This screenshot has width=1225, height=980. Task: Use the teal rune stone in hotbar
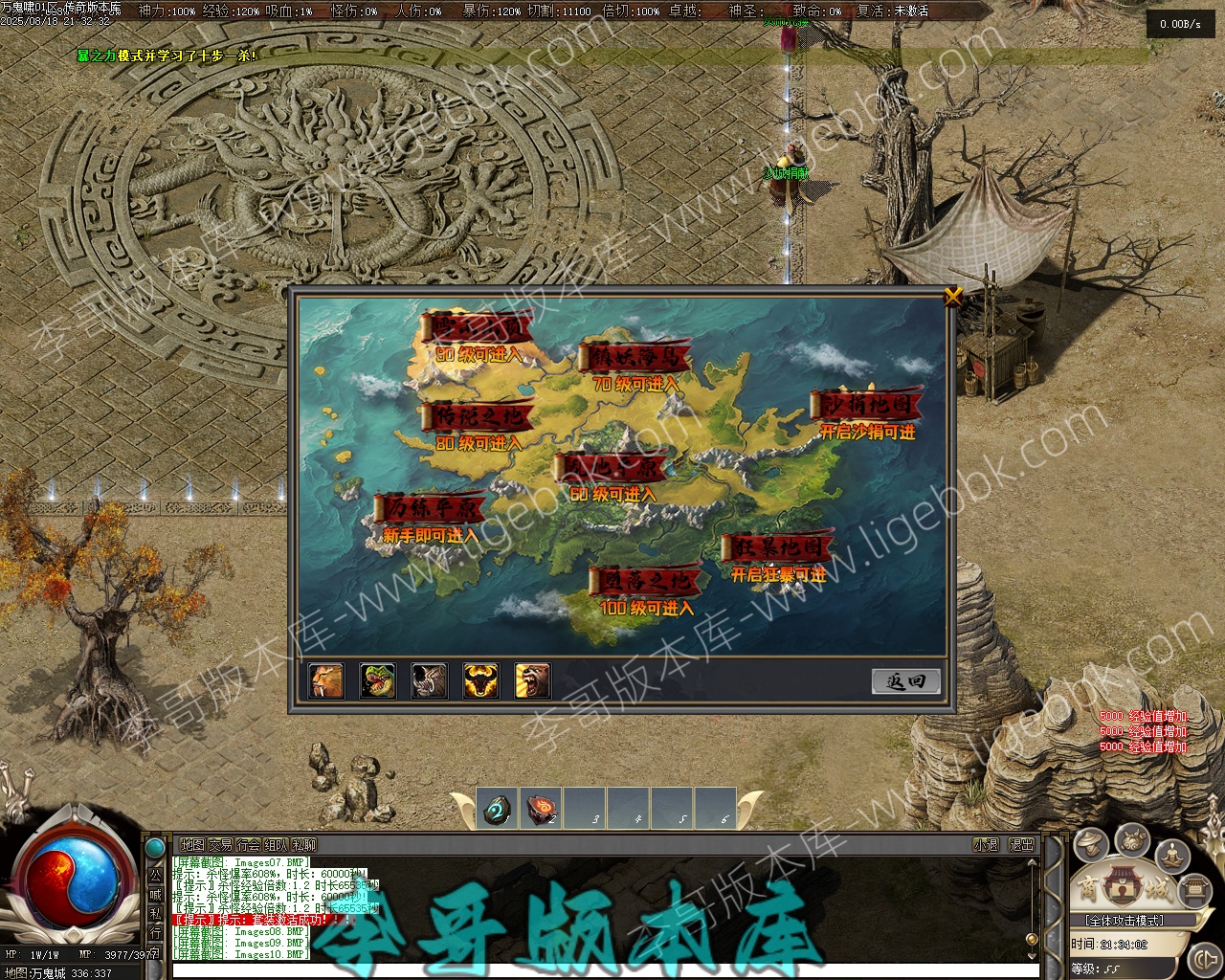(498, 809)
